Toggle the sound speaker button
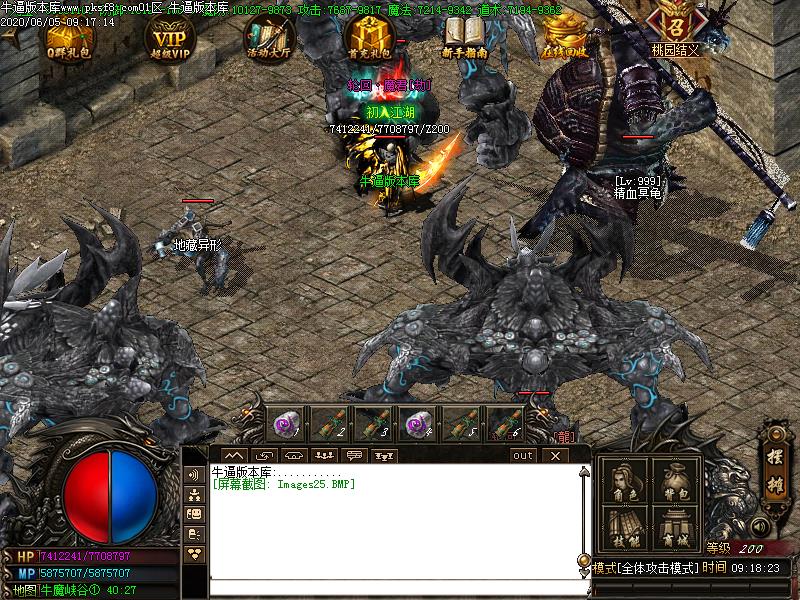 pyautogui.click(x=762, y=526)
